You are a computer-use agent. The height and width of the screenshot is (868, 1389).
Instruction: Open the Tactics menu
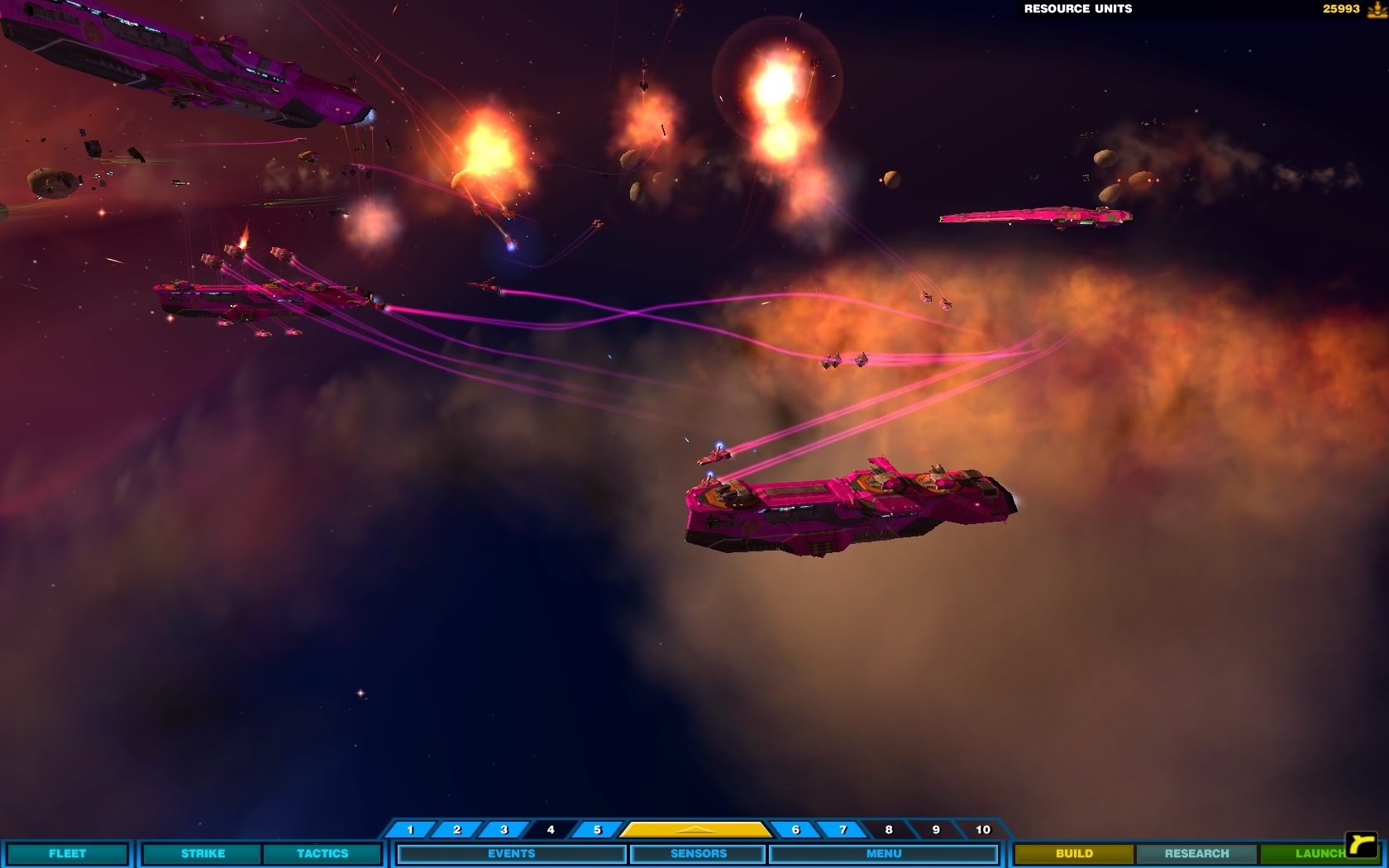click(322, 853)
